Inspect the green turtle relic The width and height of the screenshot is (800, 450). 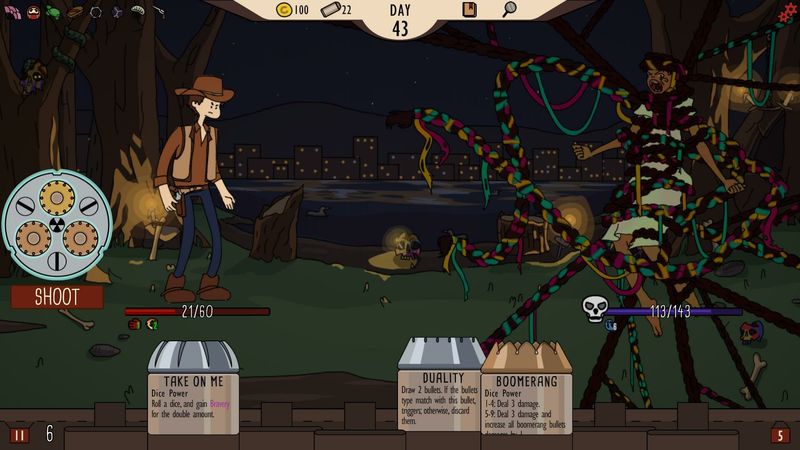pos(53,12)
